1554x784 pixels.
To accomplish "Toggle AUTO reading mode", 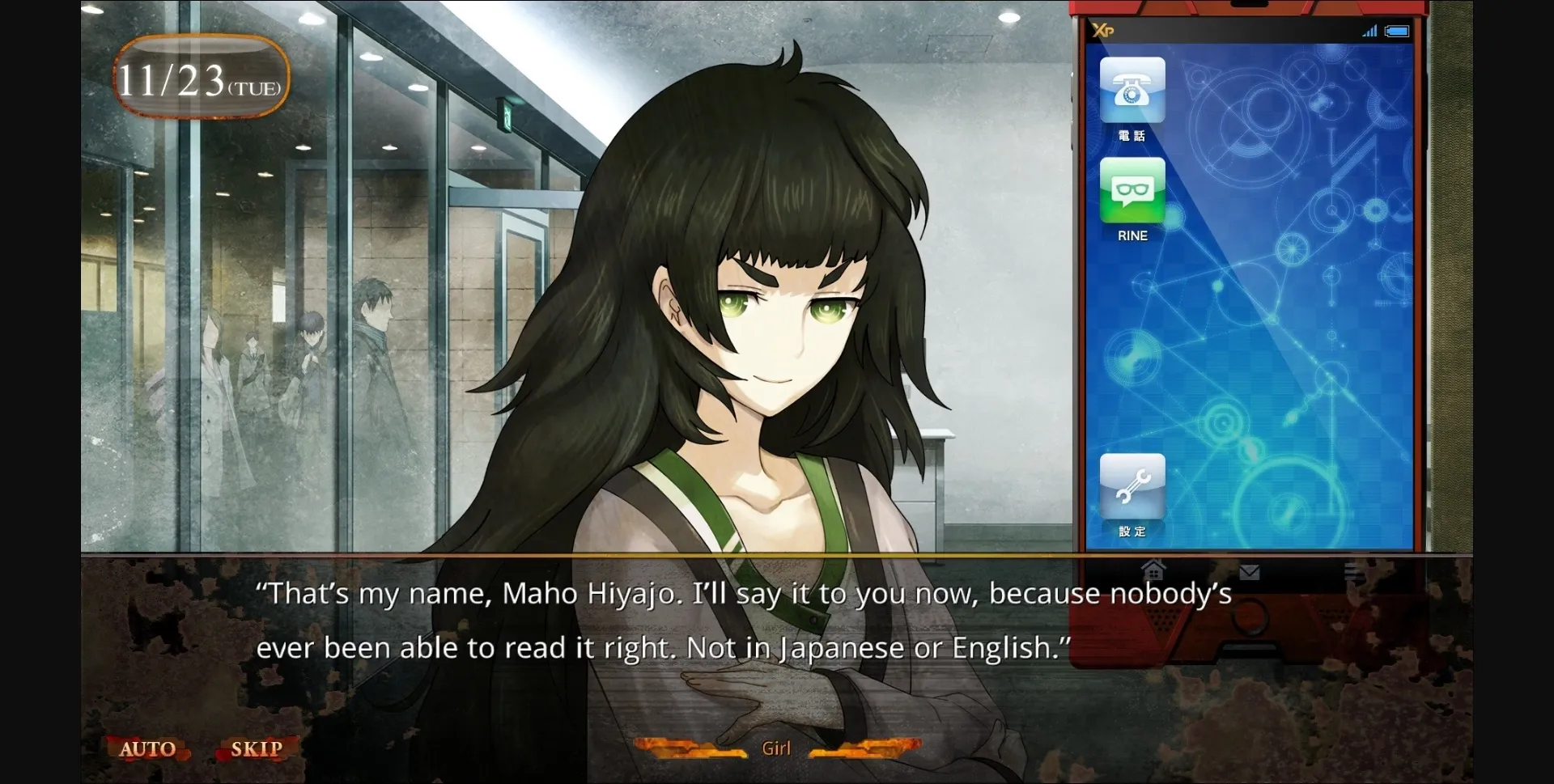I will pos(148,748).
